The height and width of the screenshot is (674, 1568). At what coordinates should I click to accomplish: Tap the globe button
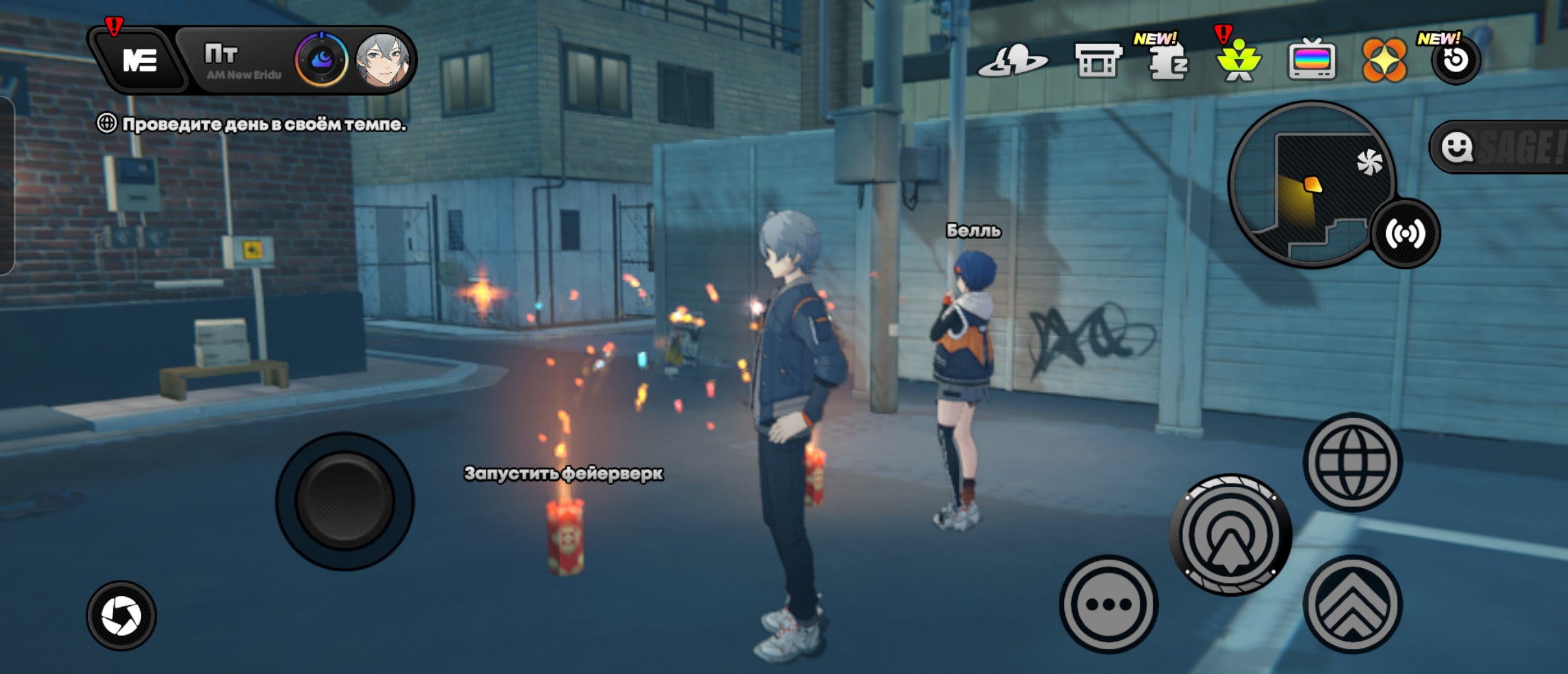[x=1352, y=462]
